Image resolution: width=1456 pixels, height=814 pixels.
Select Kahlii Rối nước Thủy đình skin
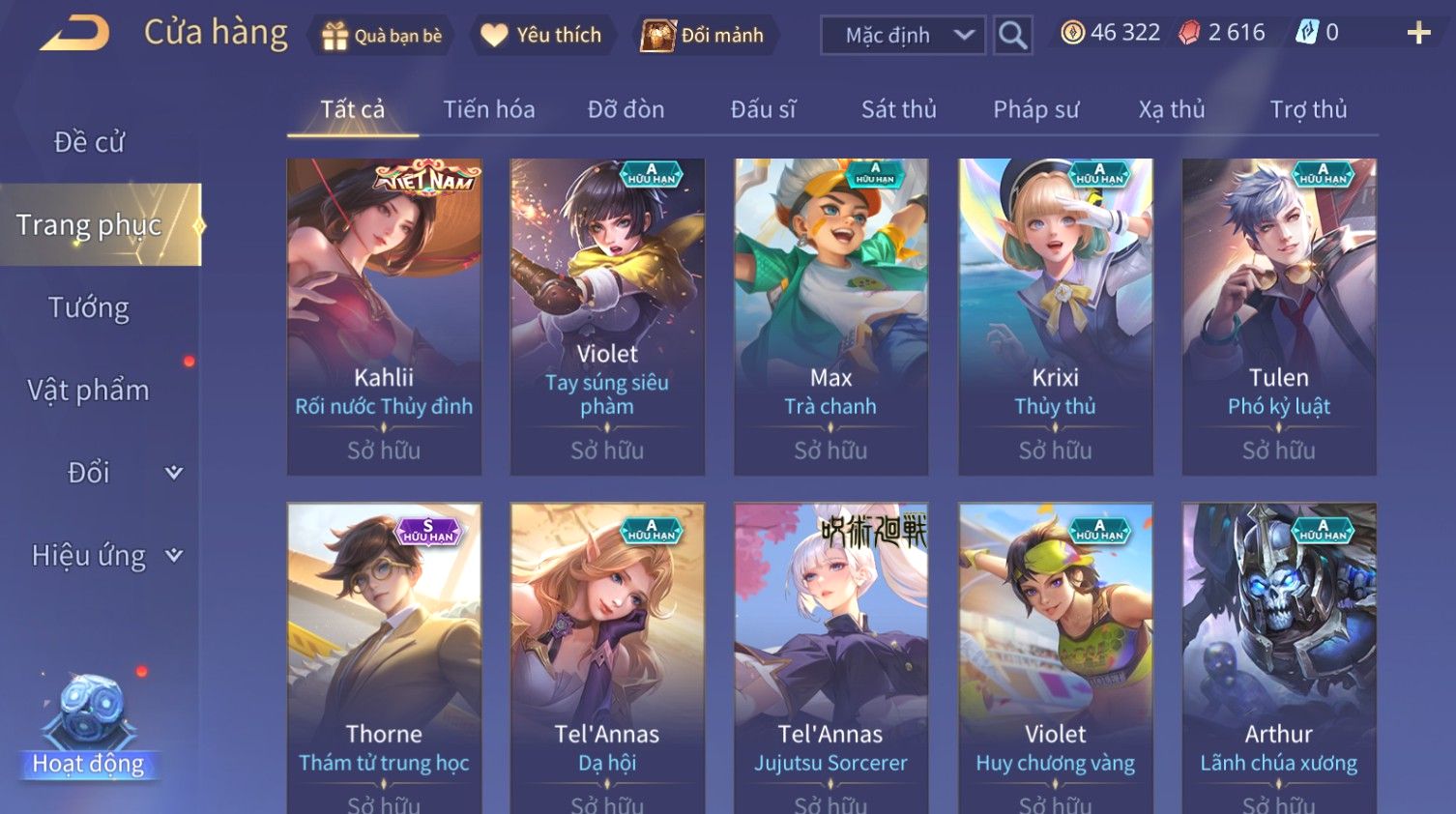(x=384, y=316)
